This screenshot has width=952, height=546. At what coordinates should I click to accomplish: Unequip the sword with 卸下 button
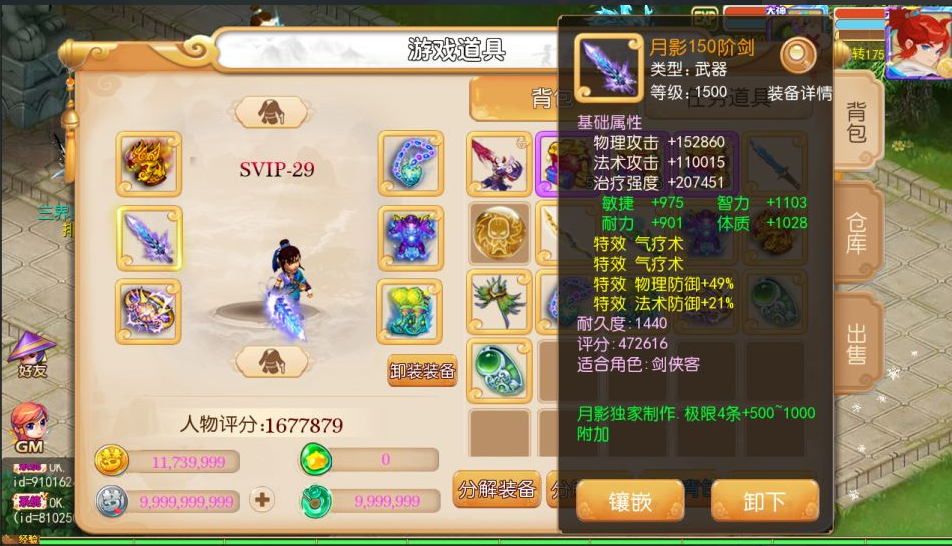click(x=764, y=501)
